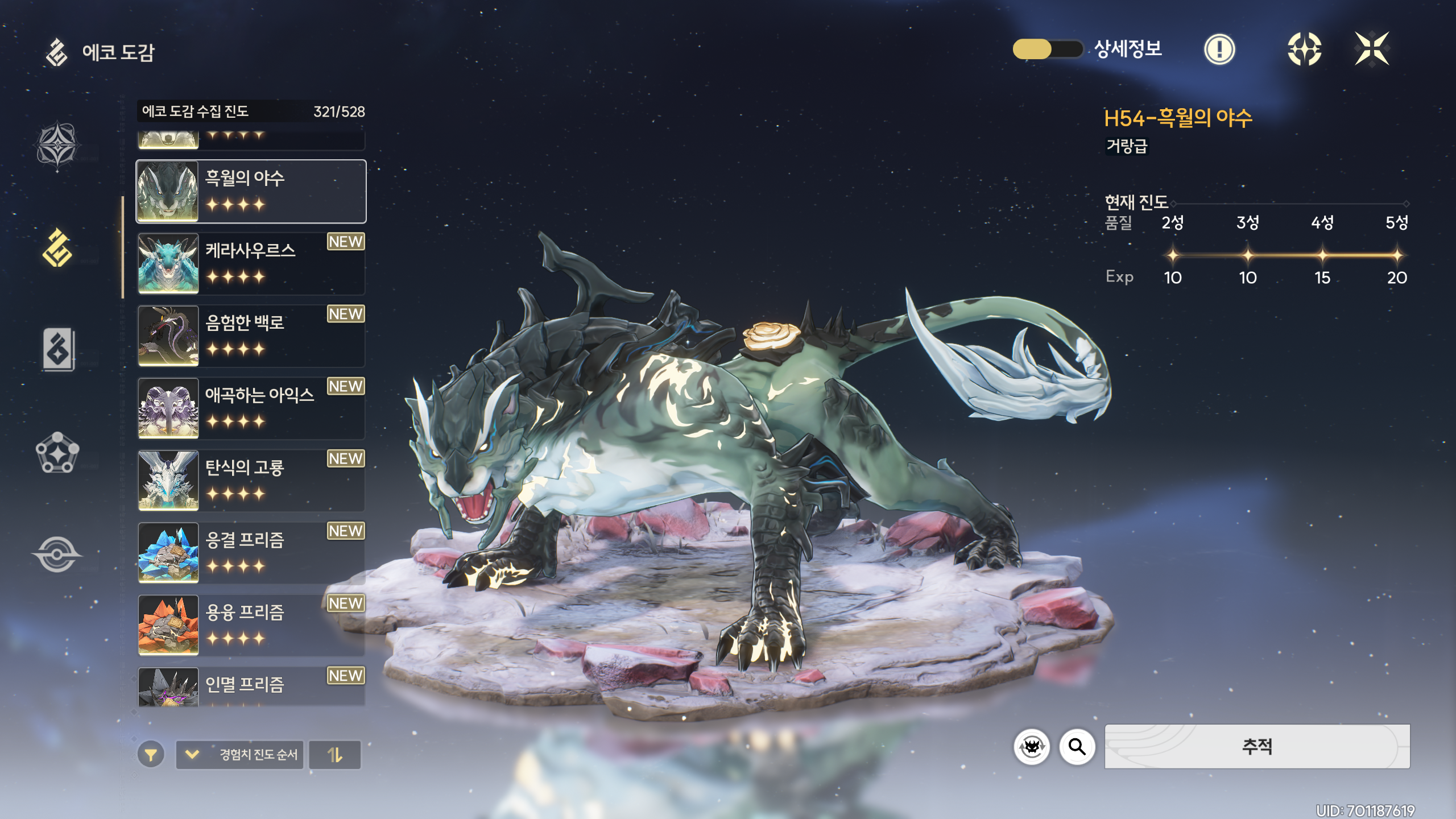
Task: Open the exclamation mark info button
Action: click(x=1219, y=49)
